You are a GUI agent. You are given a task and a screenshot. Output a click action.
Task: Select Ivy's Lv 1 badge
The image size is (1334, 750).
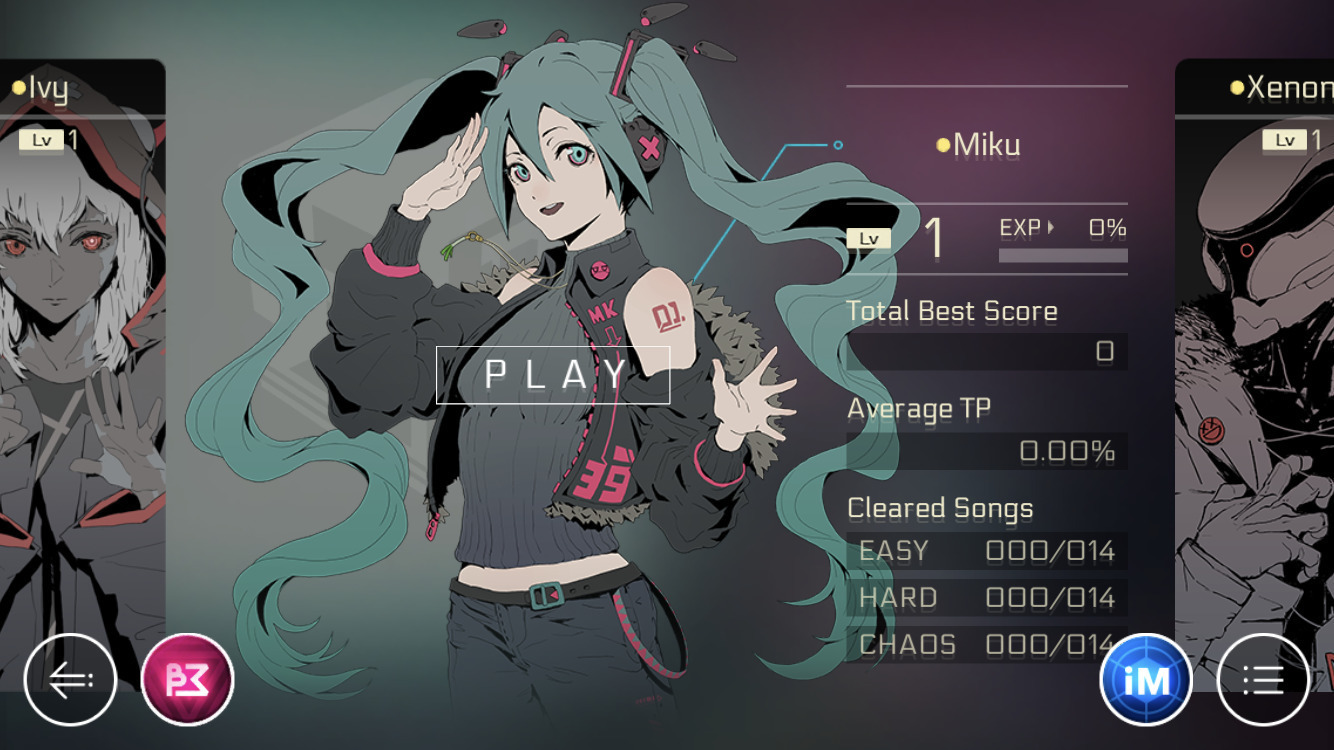[47, 139]
